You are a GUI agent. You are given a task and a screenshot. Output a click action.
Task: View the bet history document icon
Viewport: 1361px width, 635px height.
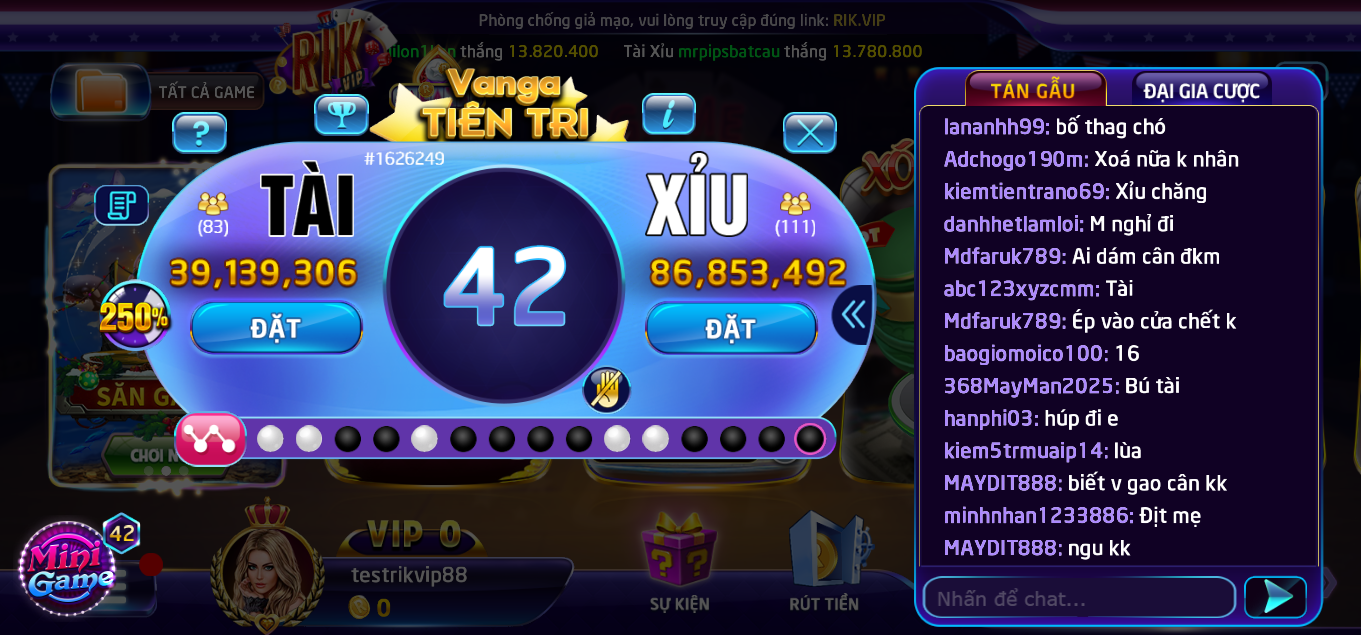(x=122, y=205)
